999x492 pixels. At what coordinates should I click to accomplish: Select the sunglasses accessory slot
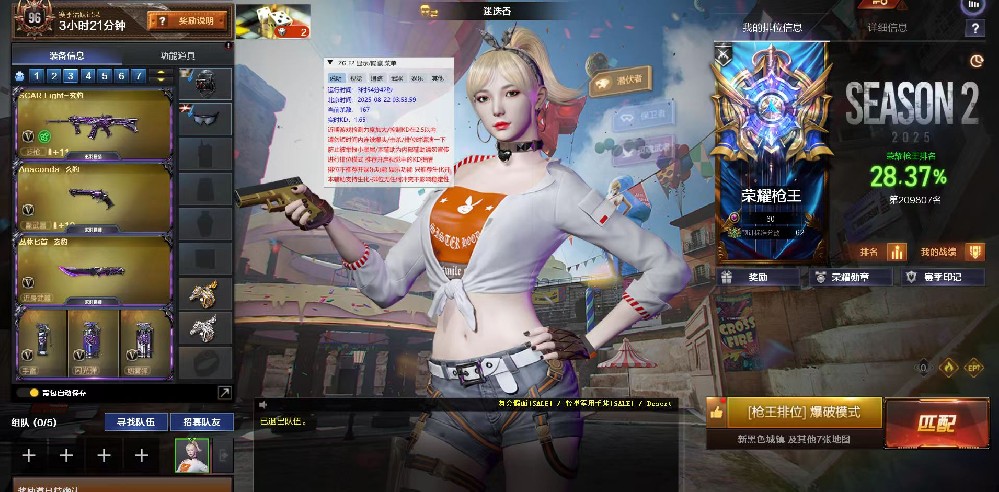(x=205, y=119)
